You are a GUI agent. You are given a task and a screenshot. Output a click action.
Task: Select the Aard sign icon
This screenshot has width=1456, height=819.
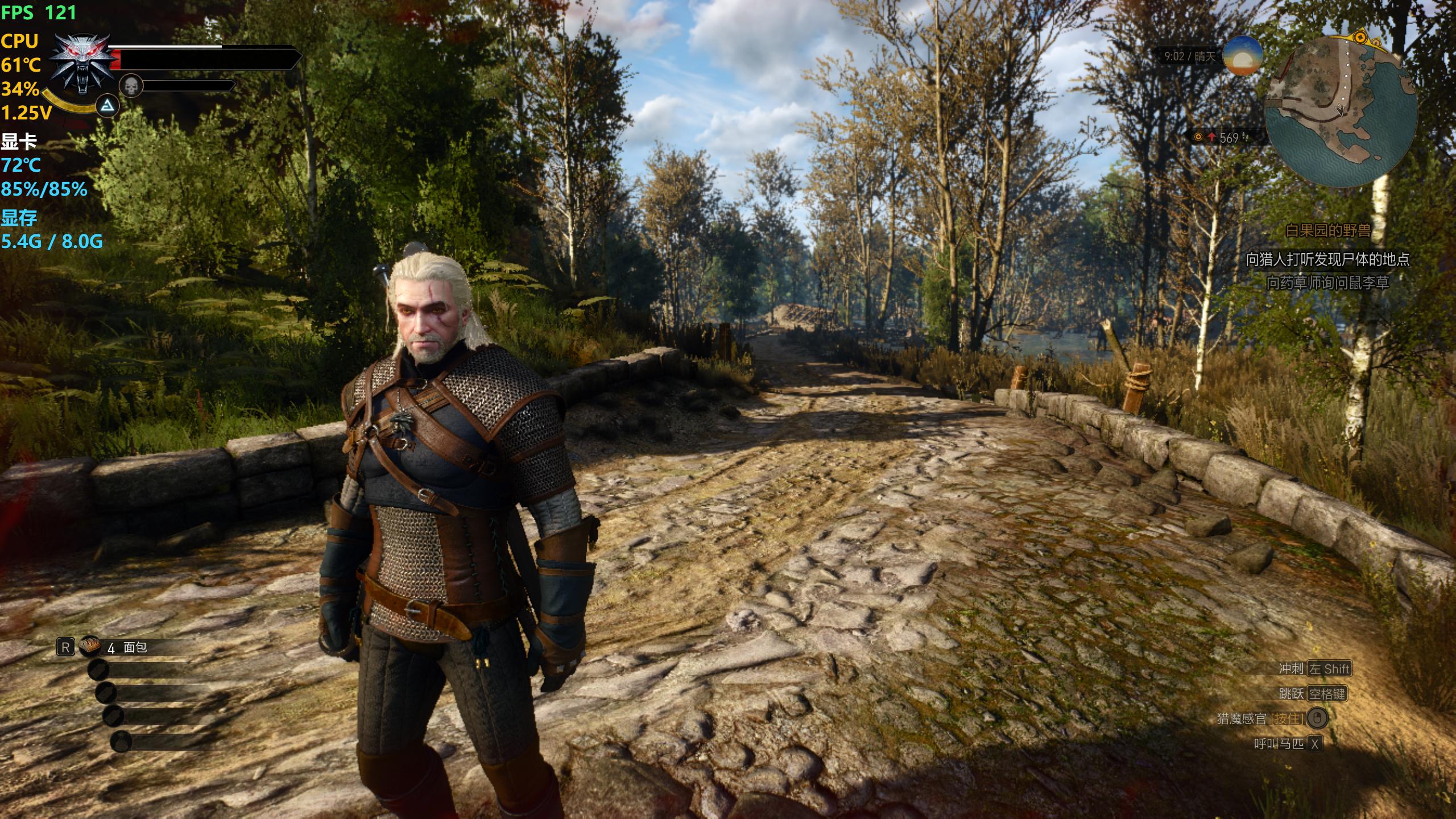pyautogui.click(x=107, y=106)
